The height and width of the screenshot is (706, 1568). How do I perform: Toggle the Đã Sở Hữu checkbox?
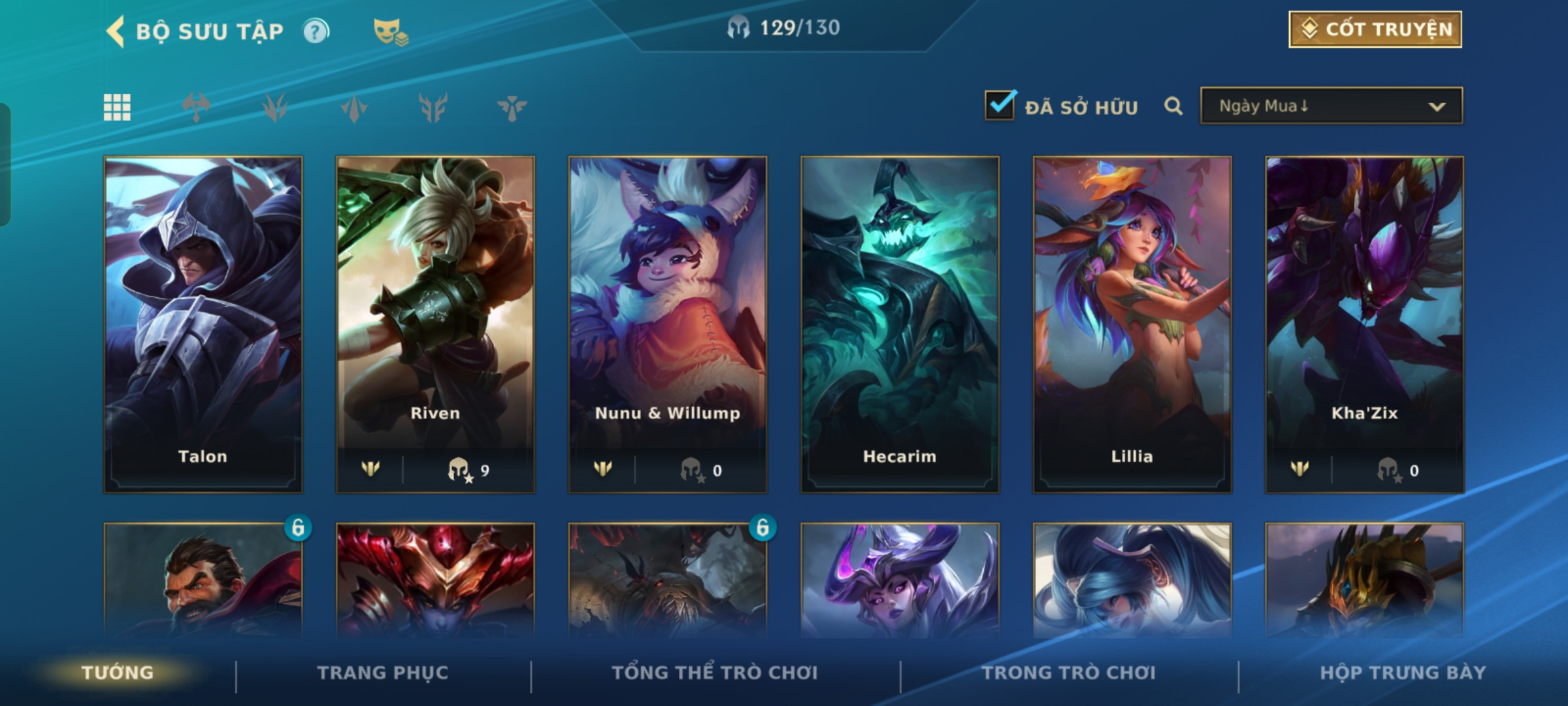click(x=1000, y=105)
